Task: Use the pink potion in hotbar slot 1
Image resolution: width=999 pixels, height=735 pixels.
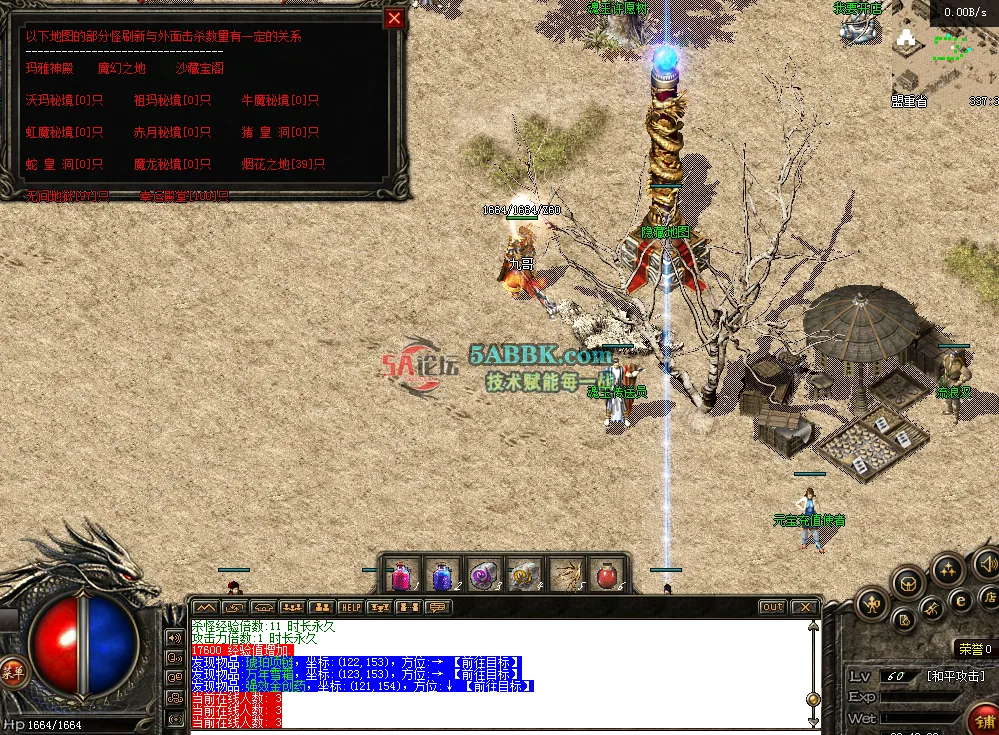Action: point(401,576)
